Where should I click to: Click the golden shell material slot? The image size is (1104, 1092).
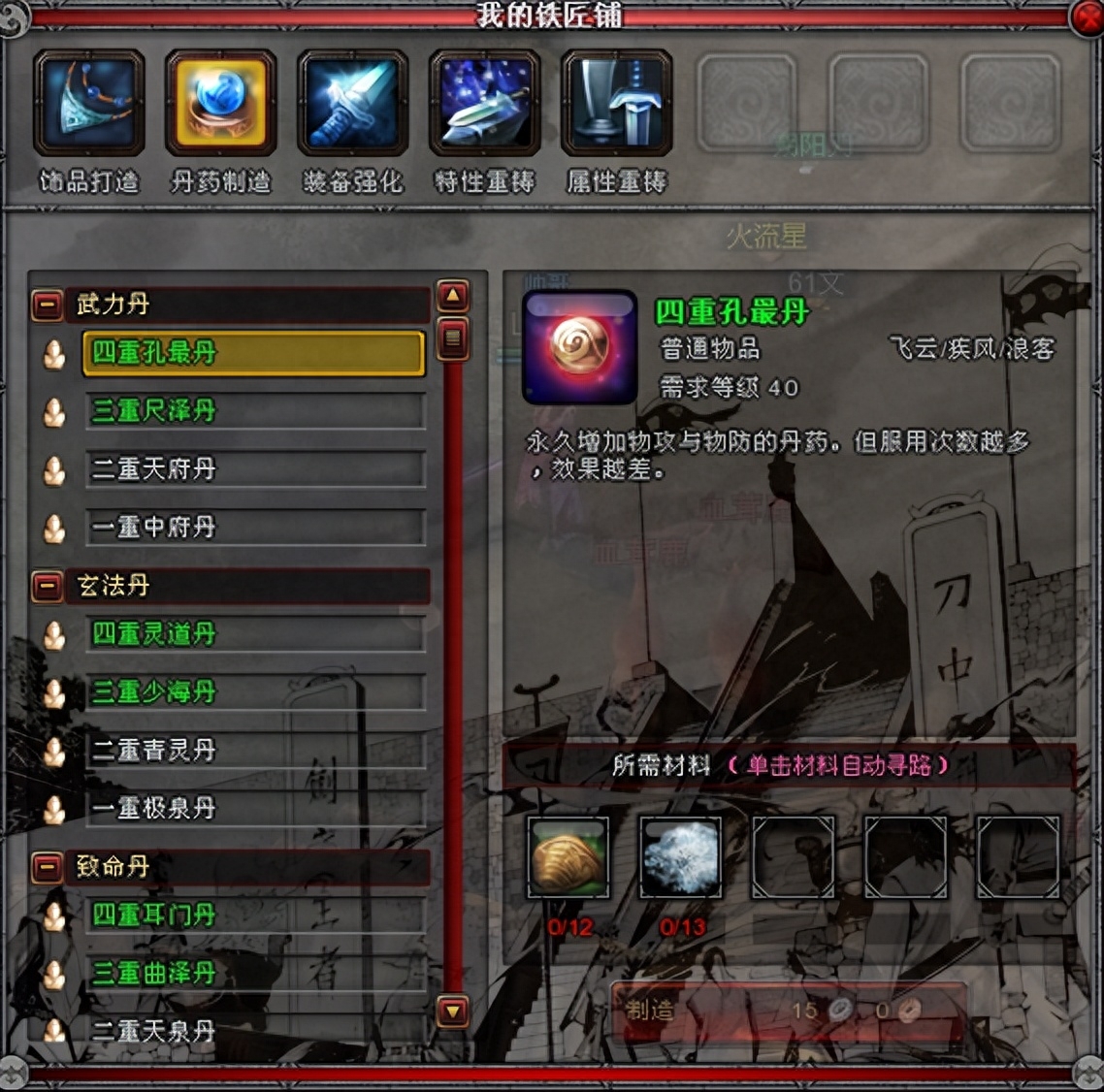coord(568,857)
